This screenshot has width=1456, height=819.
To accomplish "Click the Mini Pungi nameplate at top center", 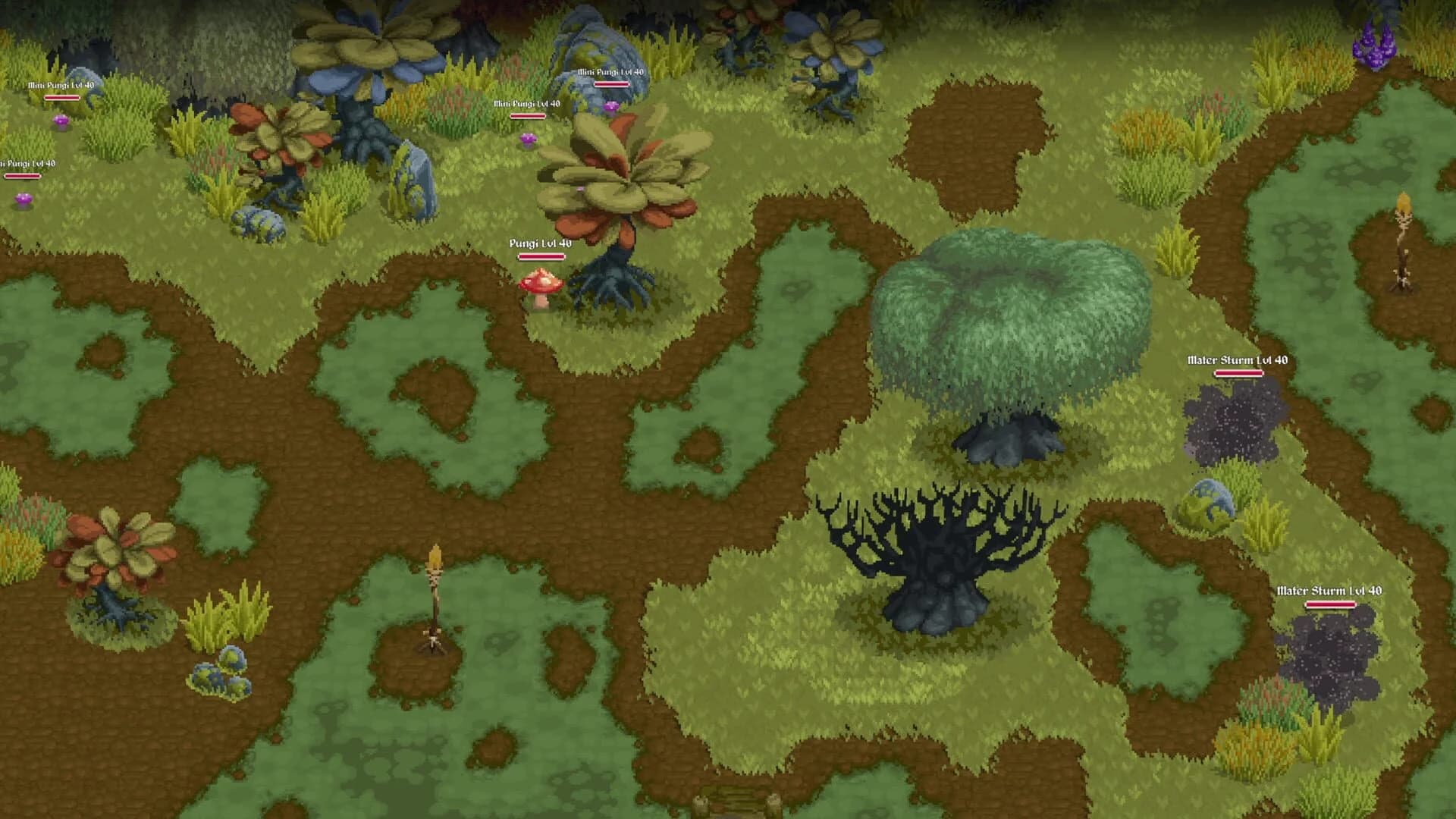I will [609, 72].
